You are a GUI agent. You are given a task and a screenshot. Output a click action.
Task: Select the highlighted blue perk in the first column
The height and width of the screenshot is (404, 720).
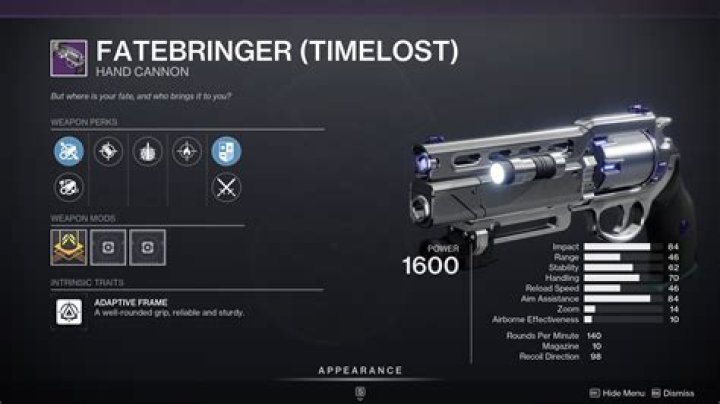pyautogui.click(x=67, y=150)
